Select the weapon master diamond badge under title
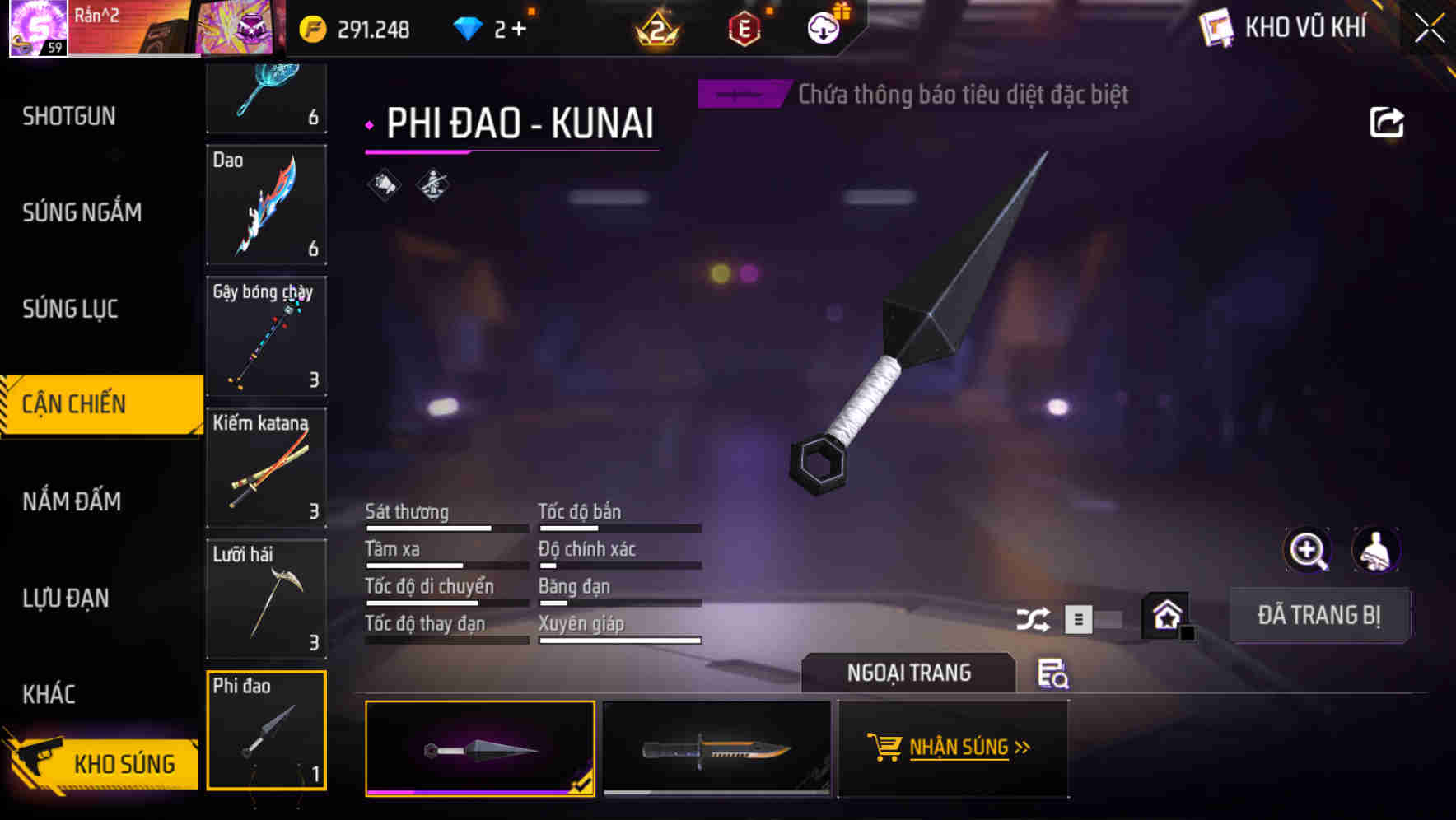The width and height of the screenshot is (1456, 820). pyautogui.click(x=432, y=185)
